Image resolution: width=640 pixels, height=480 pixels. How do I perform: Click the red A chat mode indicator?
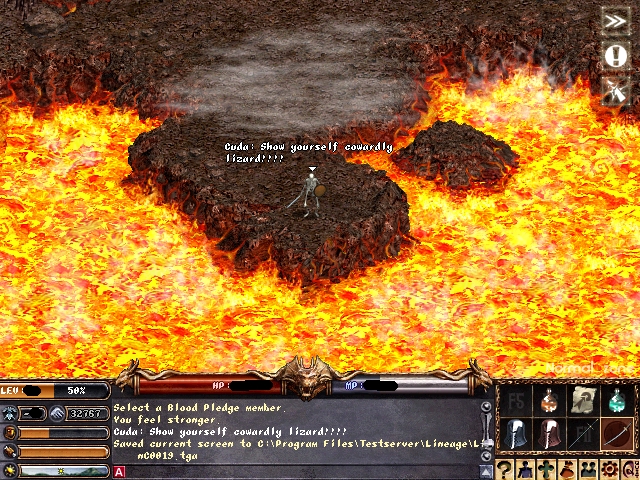tap(119, 472)
